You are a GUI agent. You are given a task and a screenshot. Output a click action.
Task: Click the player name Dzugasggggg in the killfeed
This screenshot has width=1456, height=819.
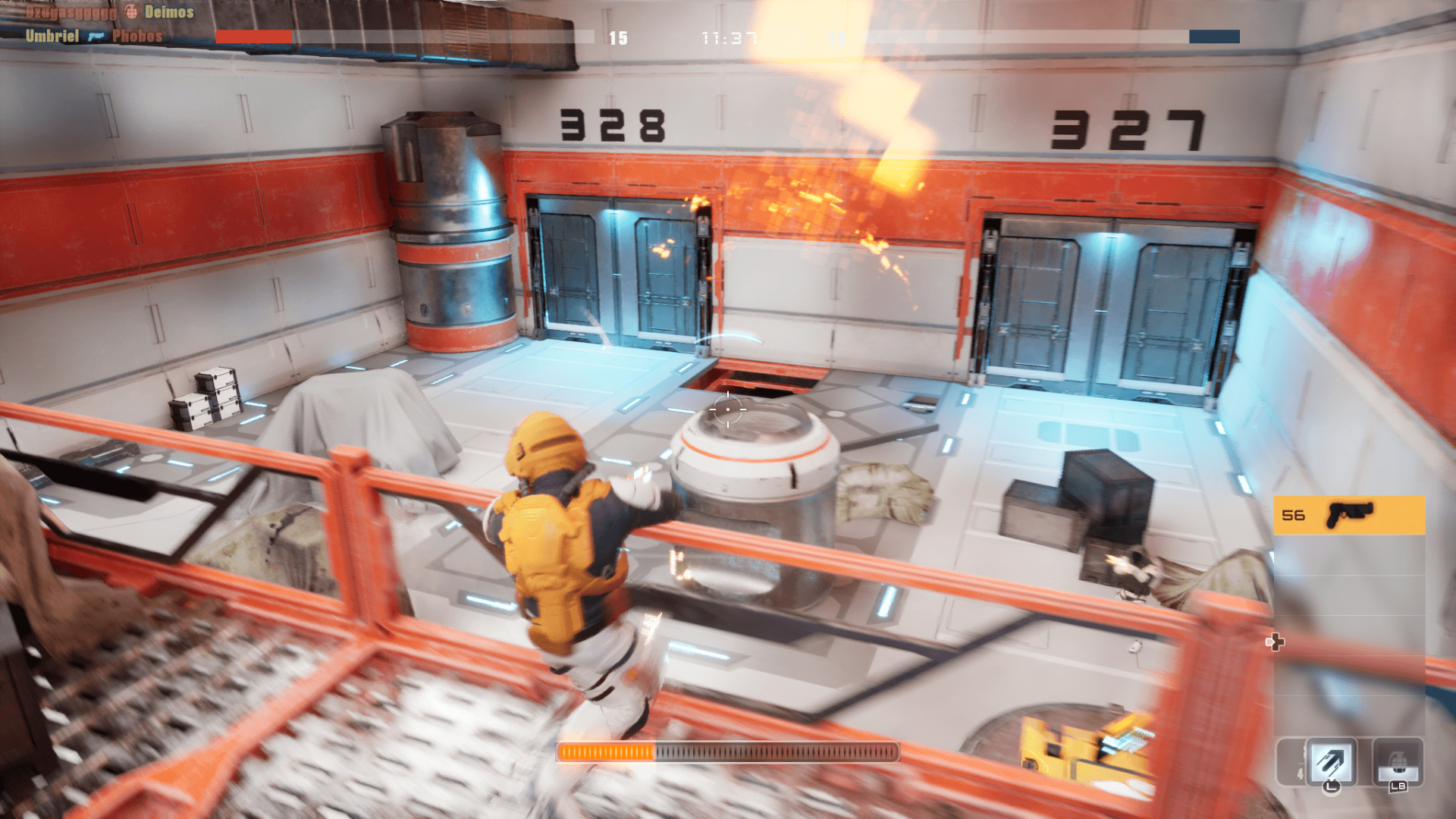coord(71,12)
